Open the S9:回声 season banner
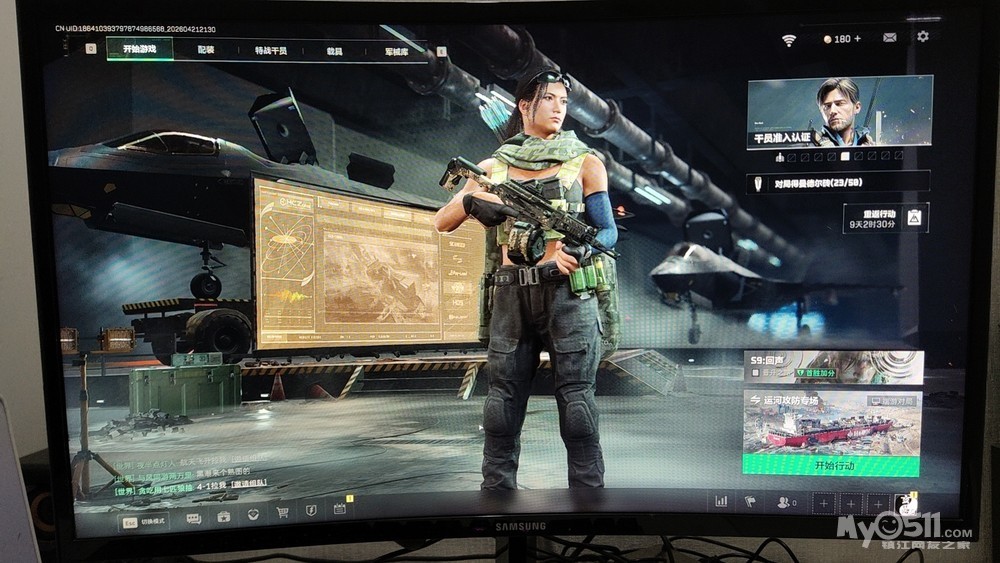The height and width of the screenshot is (563, 1000). tap(832, 366)
